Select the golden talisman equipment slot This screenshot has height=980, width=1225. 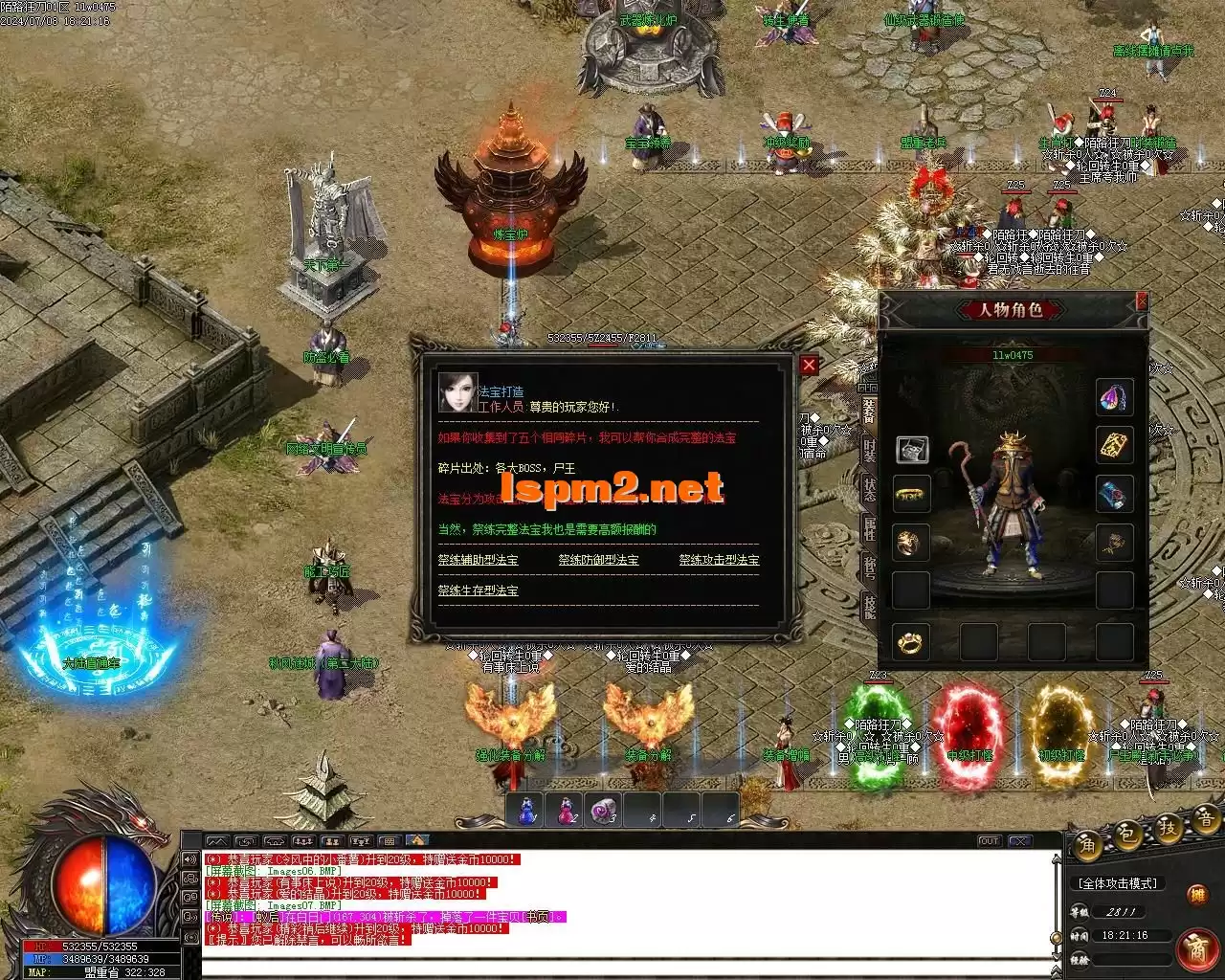coord(1114,445)
